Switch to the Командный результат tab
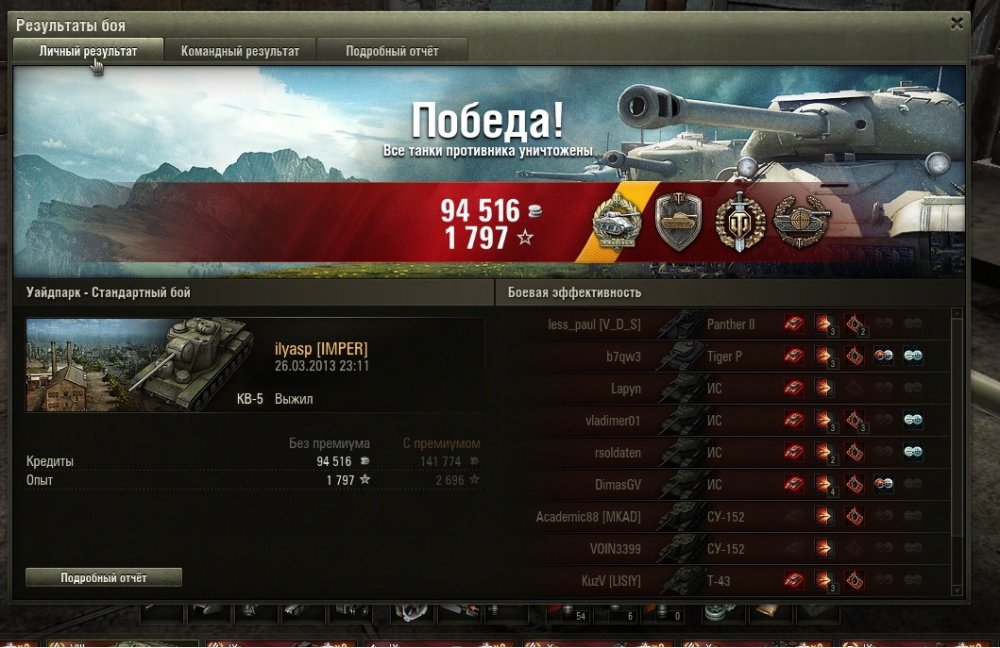1000x648 pixels. 240,51
